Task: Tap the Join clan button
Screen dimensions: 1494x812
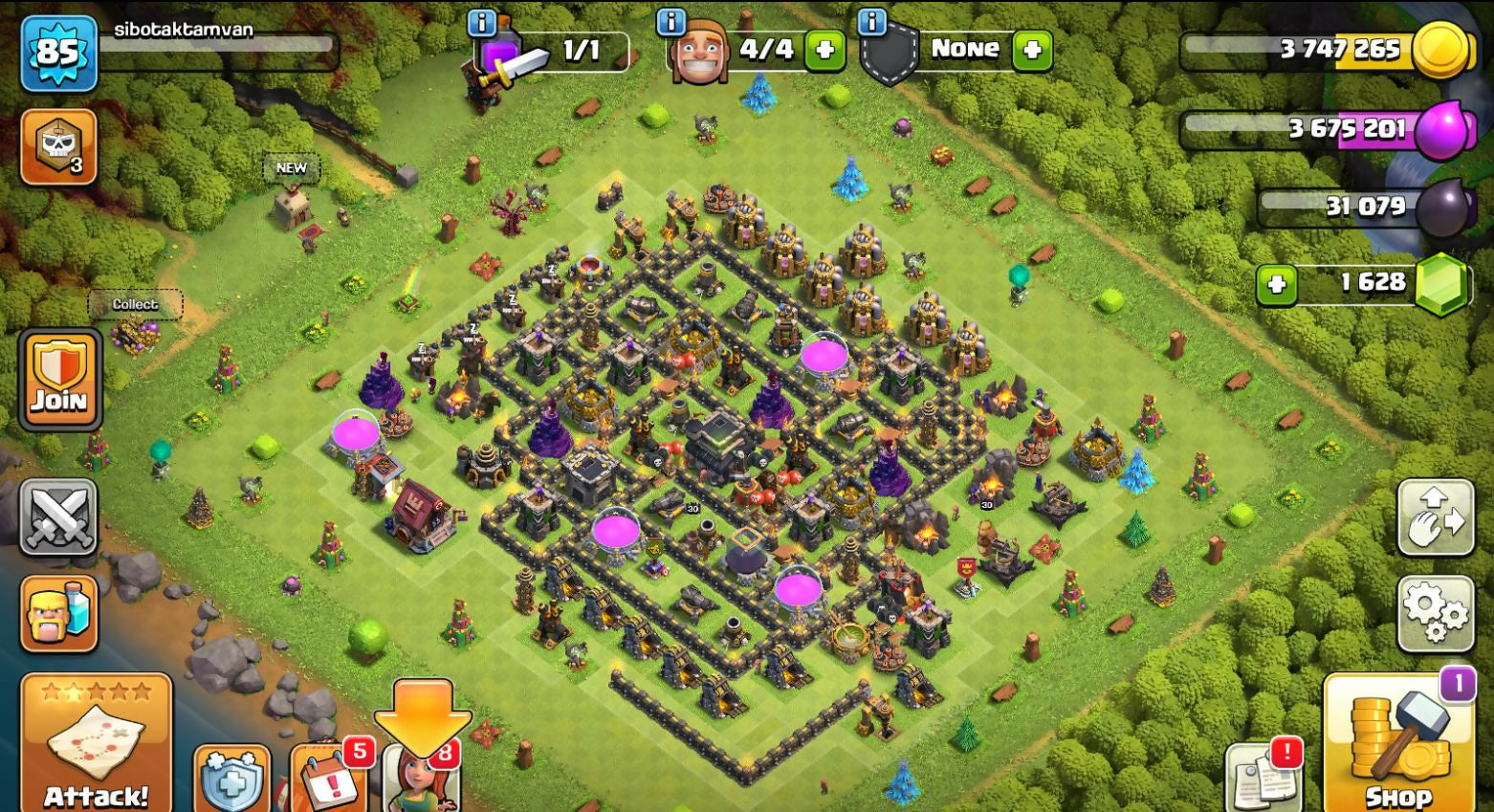Action: [x=58, y=380]
